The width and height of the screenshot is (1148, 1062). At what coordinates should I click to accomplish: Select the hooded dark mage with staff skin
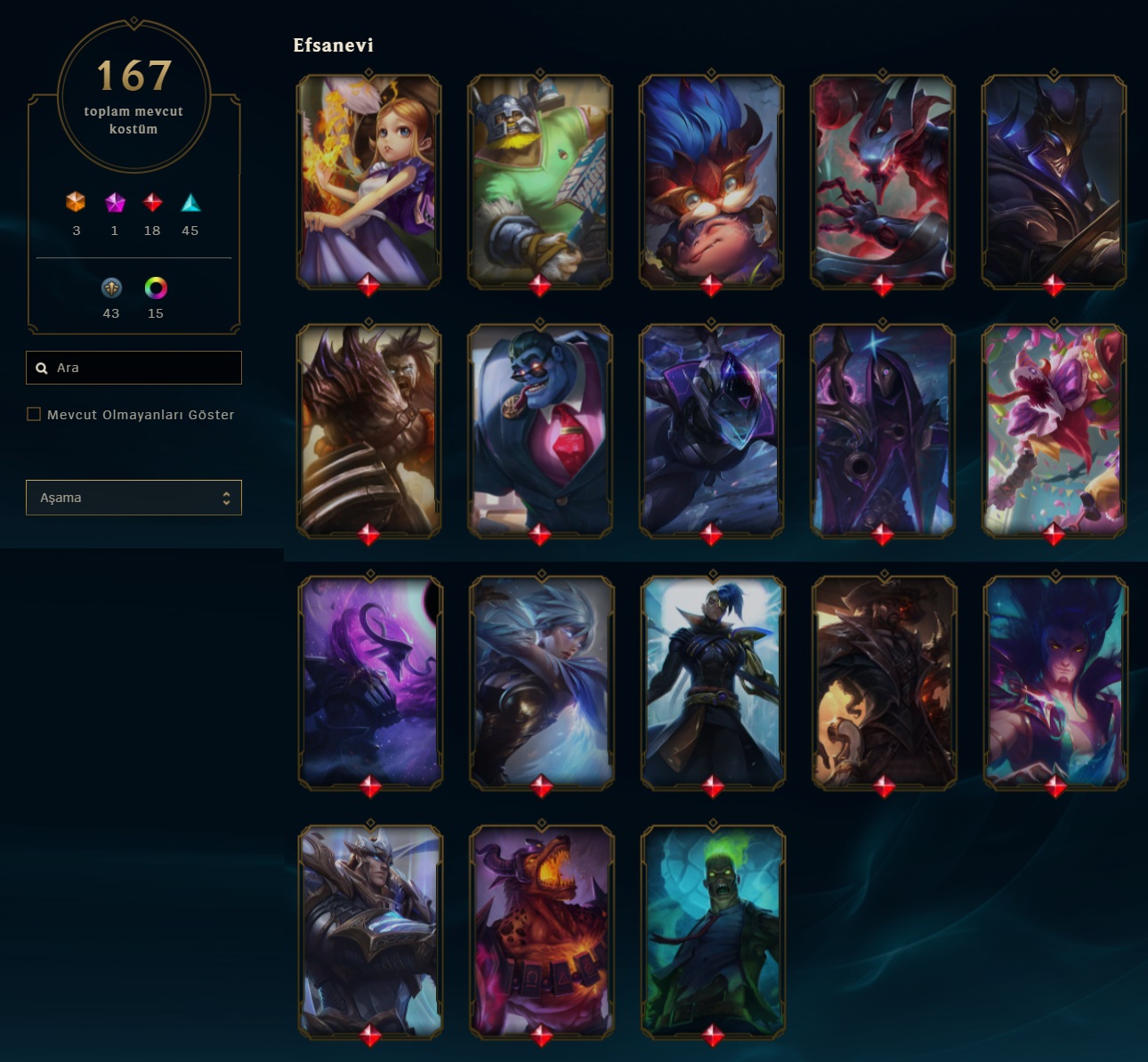[882, 430]
